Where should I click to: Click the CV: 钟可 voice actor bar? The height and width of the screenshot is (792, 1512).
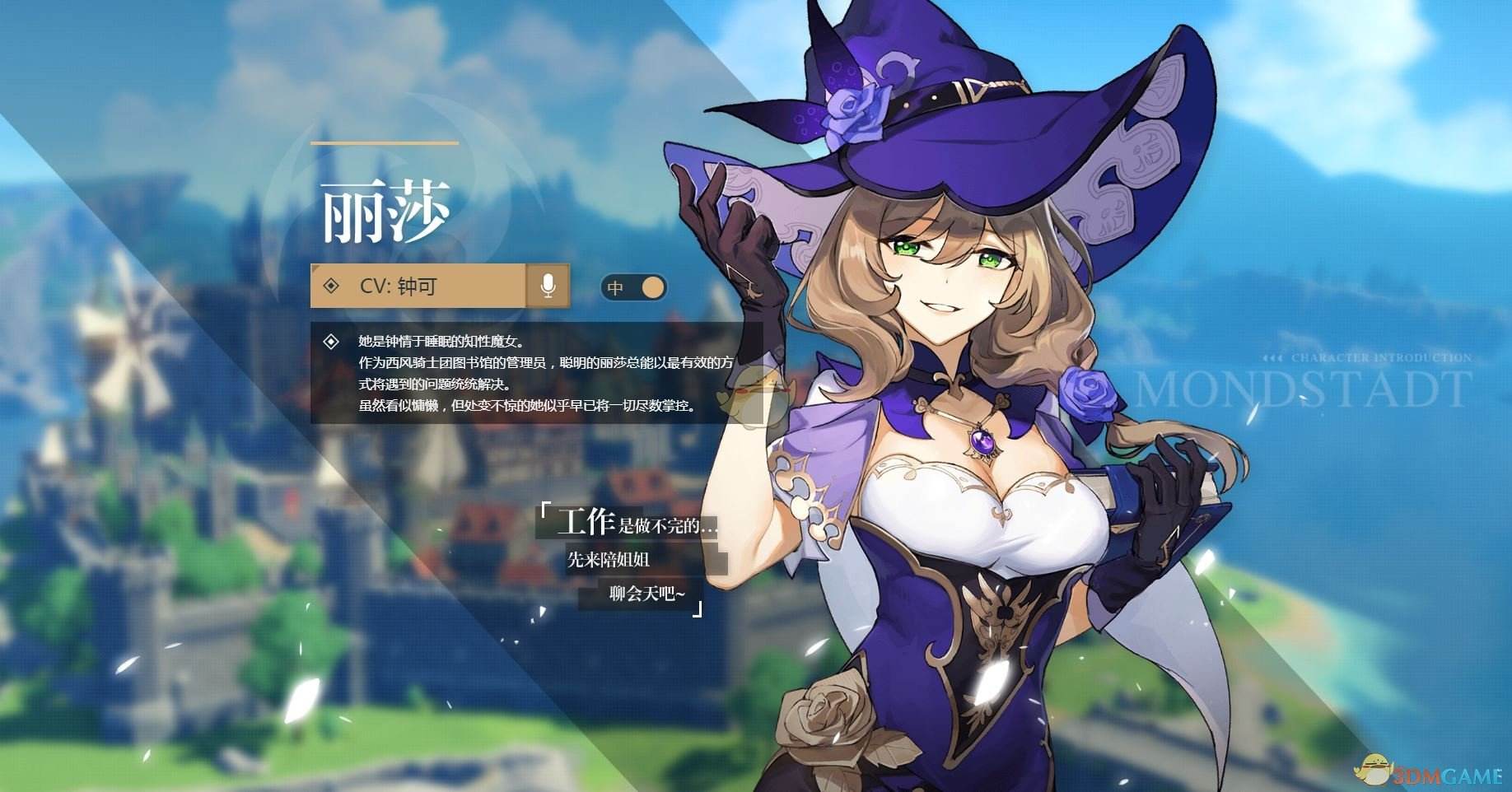418,286
